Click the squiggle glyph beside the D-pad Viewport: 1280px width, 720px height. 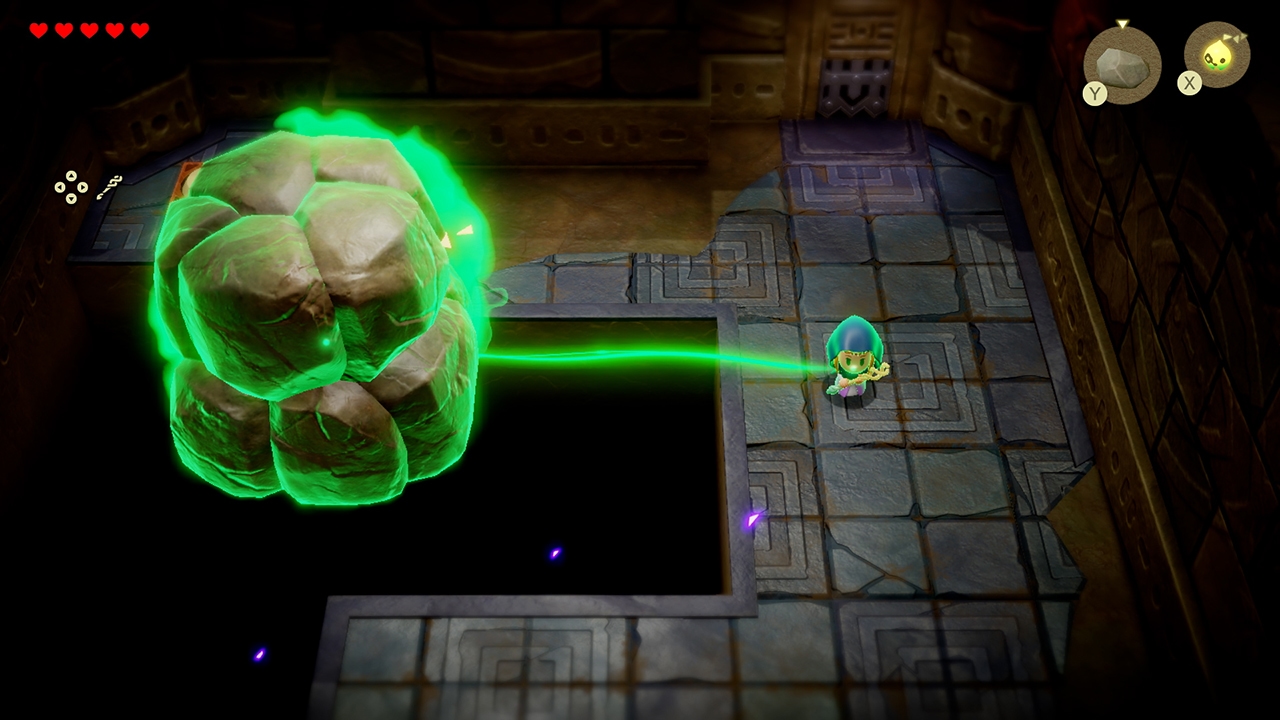pos(110,187)
